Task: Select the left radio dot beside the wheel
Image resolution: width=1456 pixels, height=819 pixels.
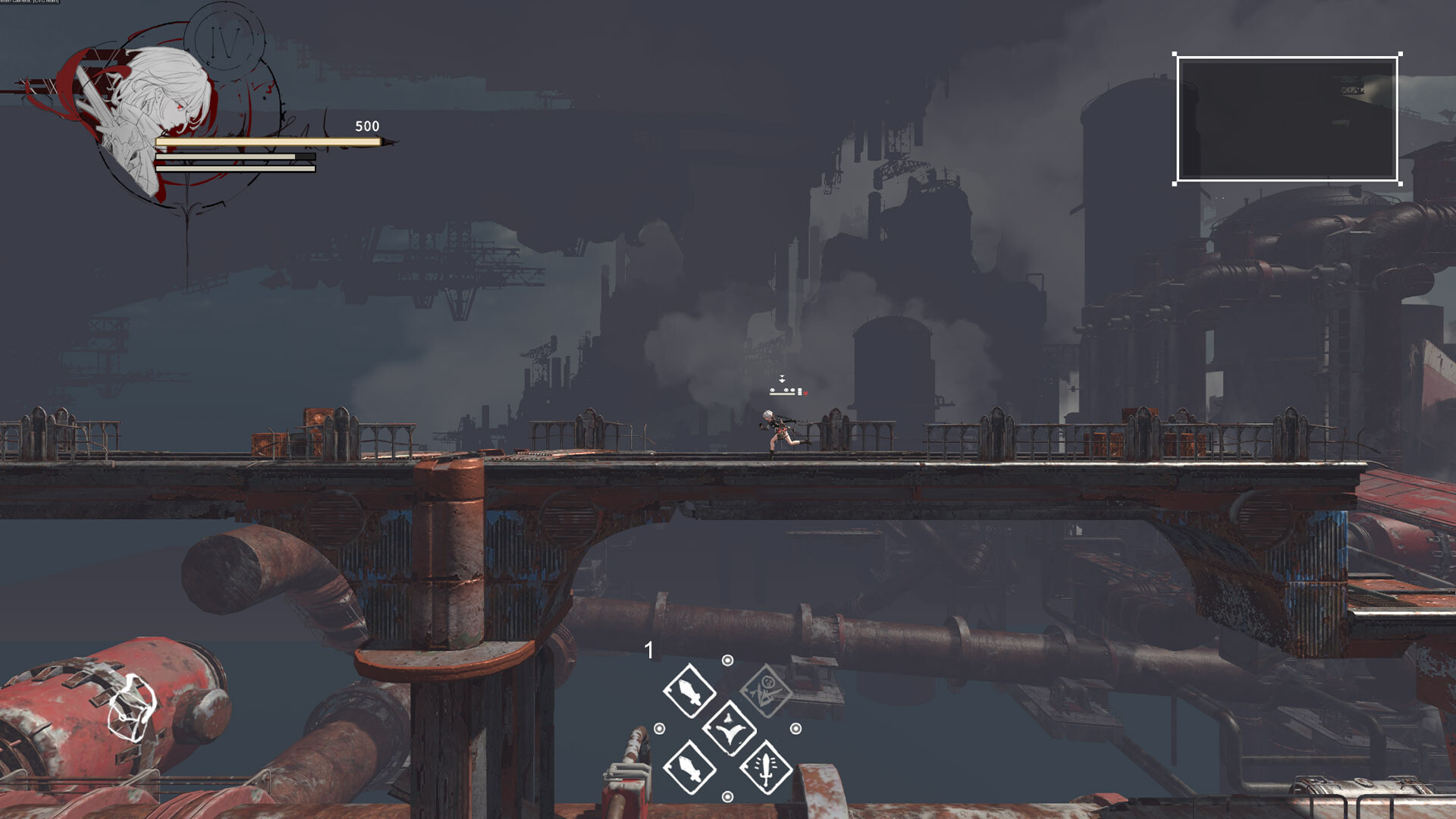Action: pos(659,728)
